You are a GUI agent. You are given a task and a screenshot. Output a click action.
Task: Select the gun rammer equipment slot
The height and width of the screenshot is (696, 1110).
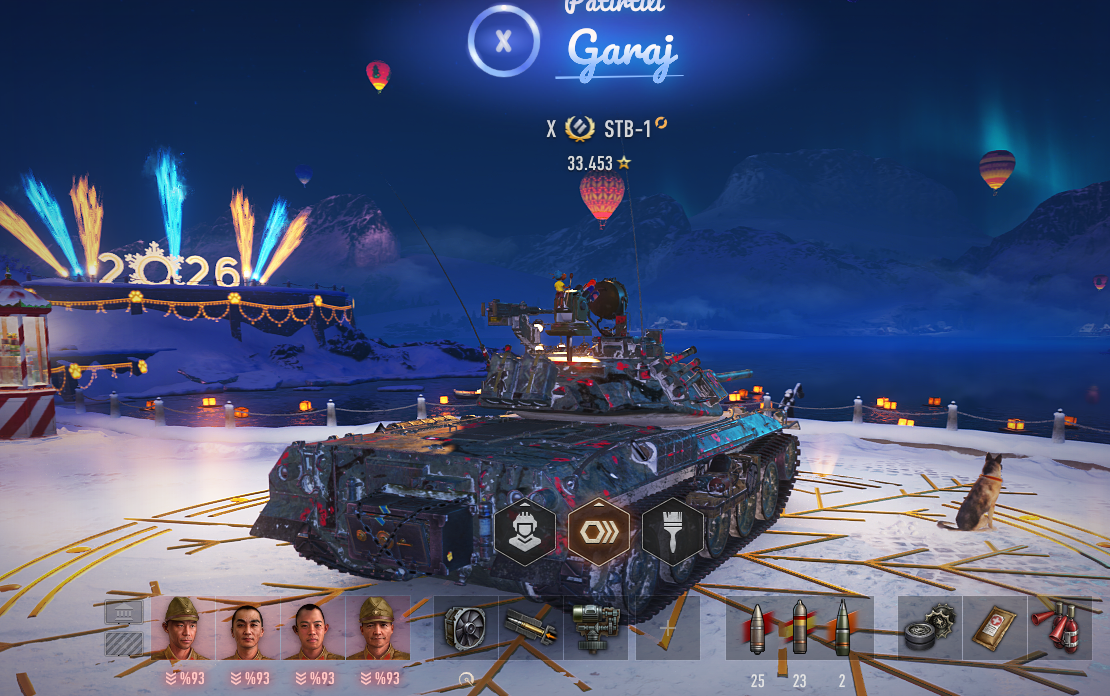[530, 629]
